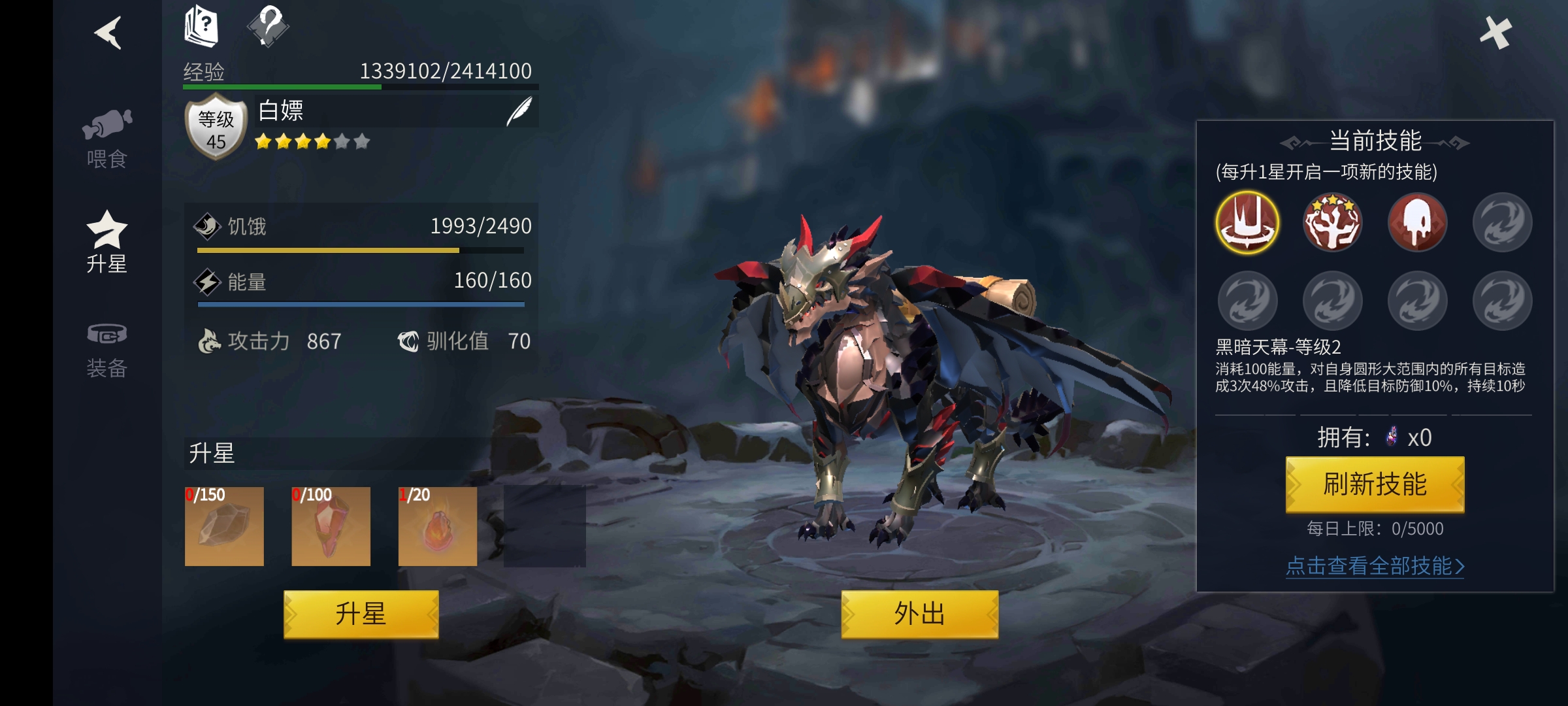Close the pet screen with X
The width and height of the screenshot is (1568, 706).
(x=1495, y=33)
